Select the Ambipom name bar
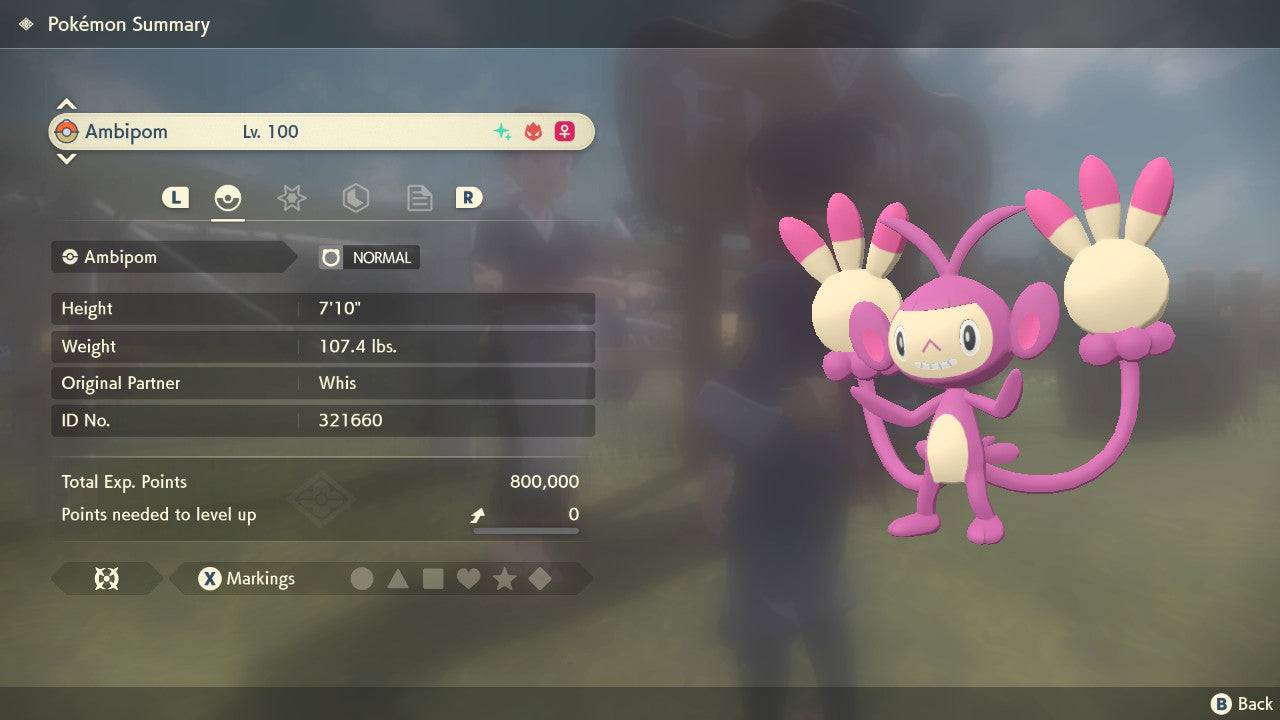Viewport: 1280px width, 720px height. [x=321, y=132]
